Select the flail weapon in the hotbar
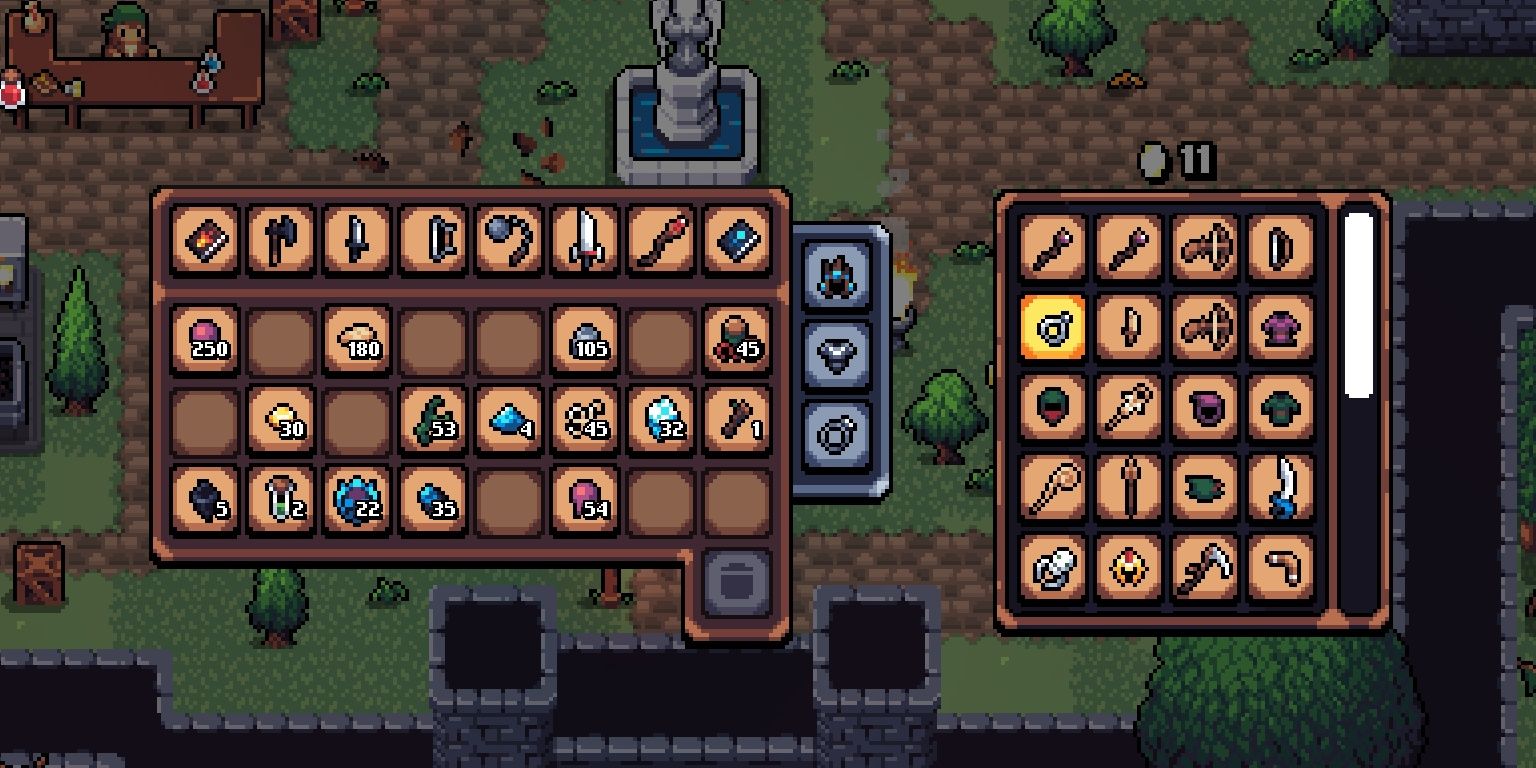Screen dimensions: 1536x768 509,240
